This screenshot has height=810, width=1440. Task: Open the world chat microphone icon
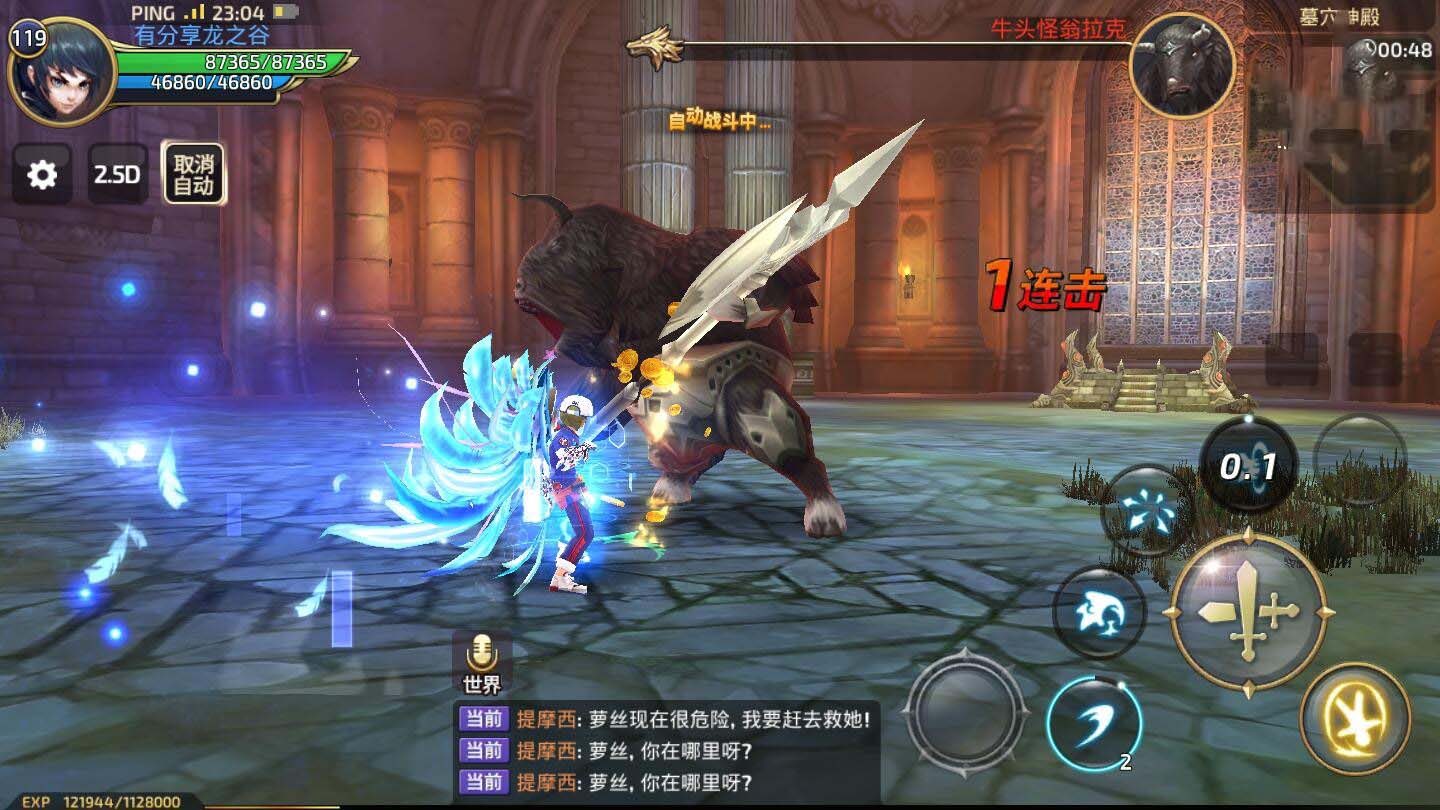(482, 655)
